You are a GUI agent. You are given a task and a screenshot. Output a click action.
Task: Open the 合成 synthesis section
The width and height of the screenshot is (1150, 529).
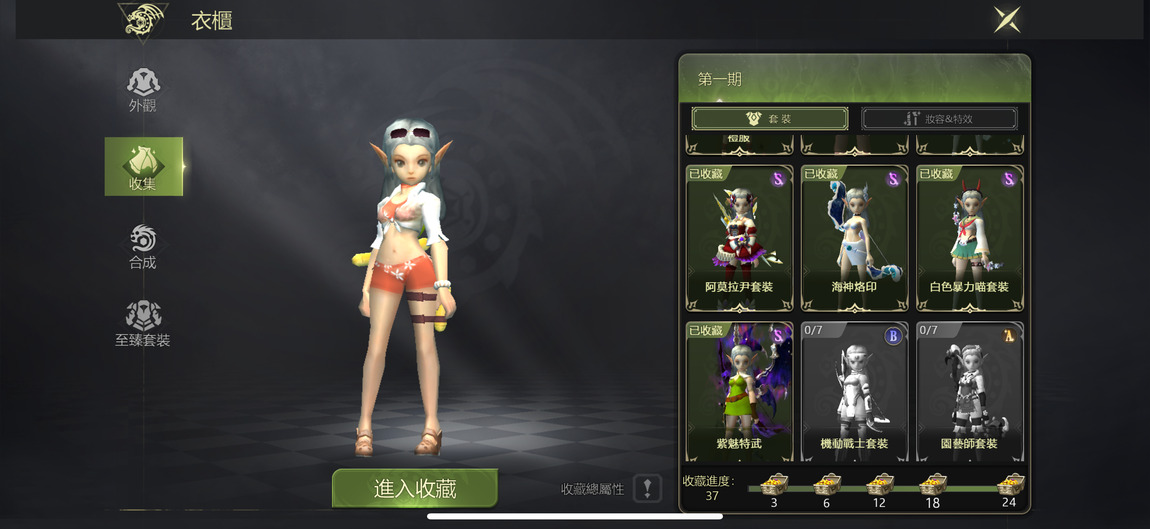143,246
